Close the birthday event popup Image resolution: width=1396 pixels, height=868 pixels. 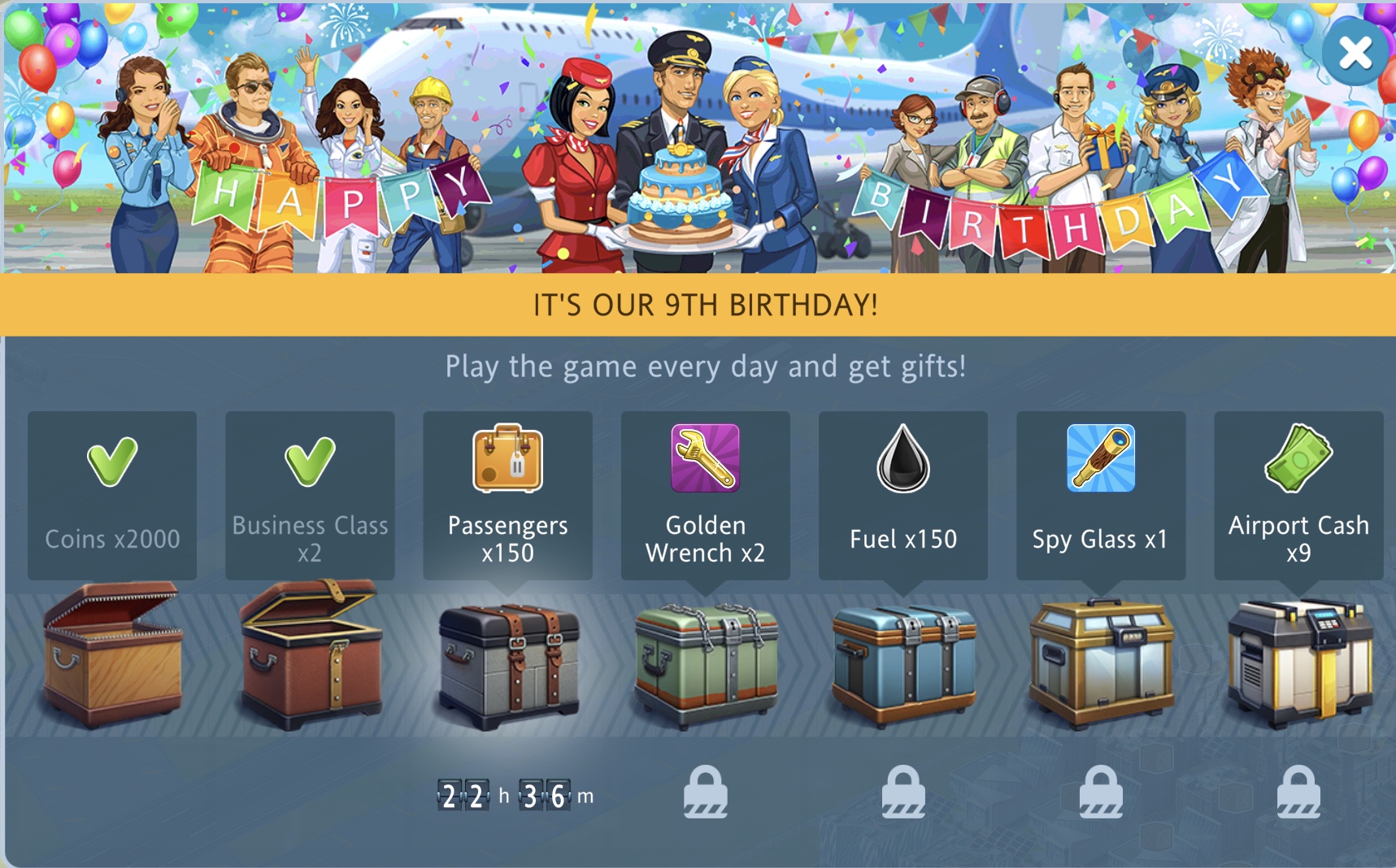(x=1355, y=54)
